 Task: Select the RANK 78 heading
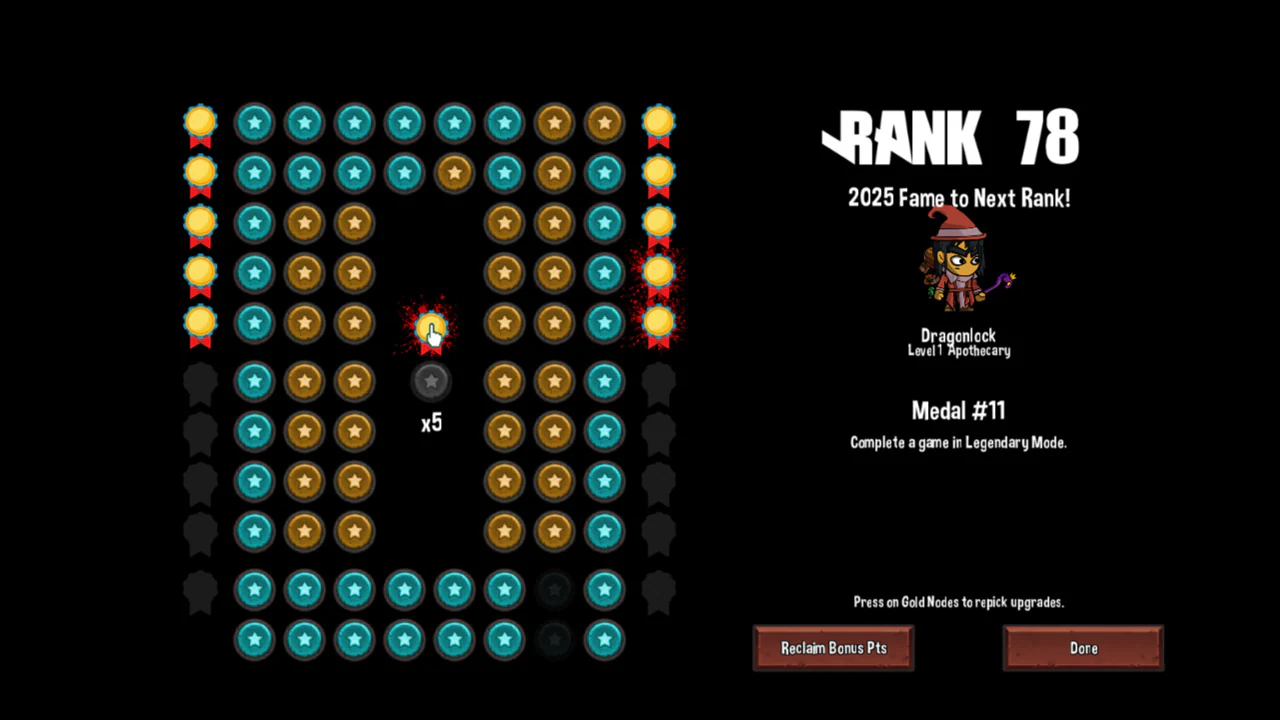[x=950, y=140]
